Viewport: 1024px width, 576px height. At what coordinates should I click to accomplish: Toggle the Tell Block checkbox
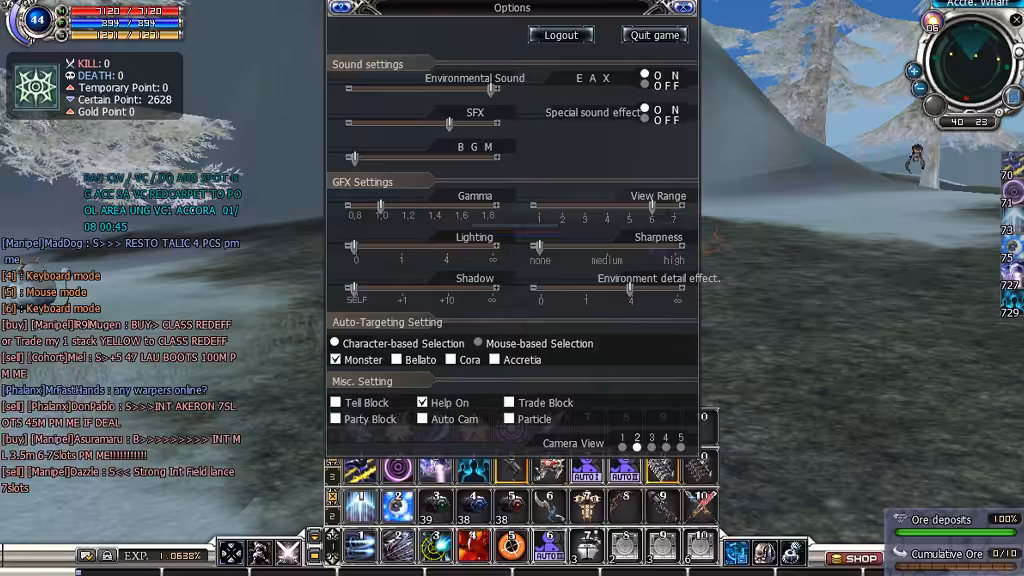(x=336, y=402)
